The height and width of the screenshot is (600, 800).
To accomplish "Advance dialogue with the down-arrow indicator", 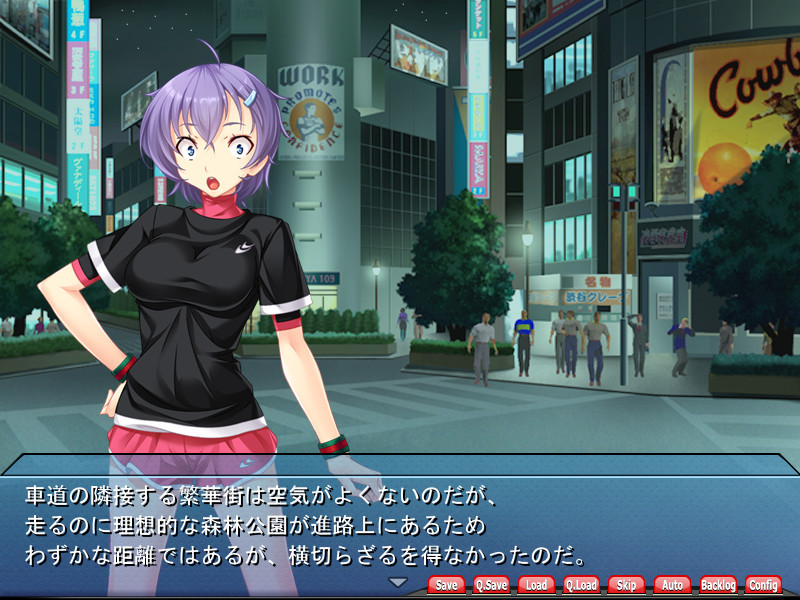I will point(398,582).
